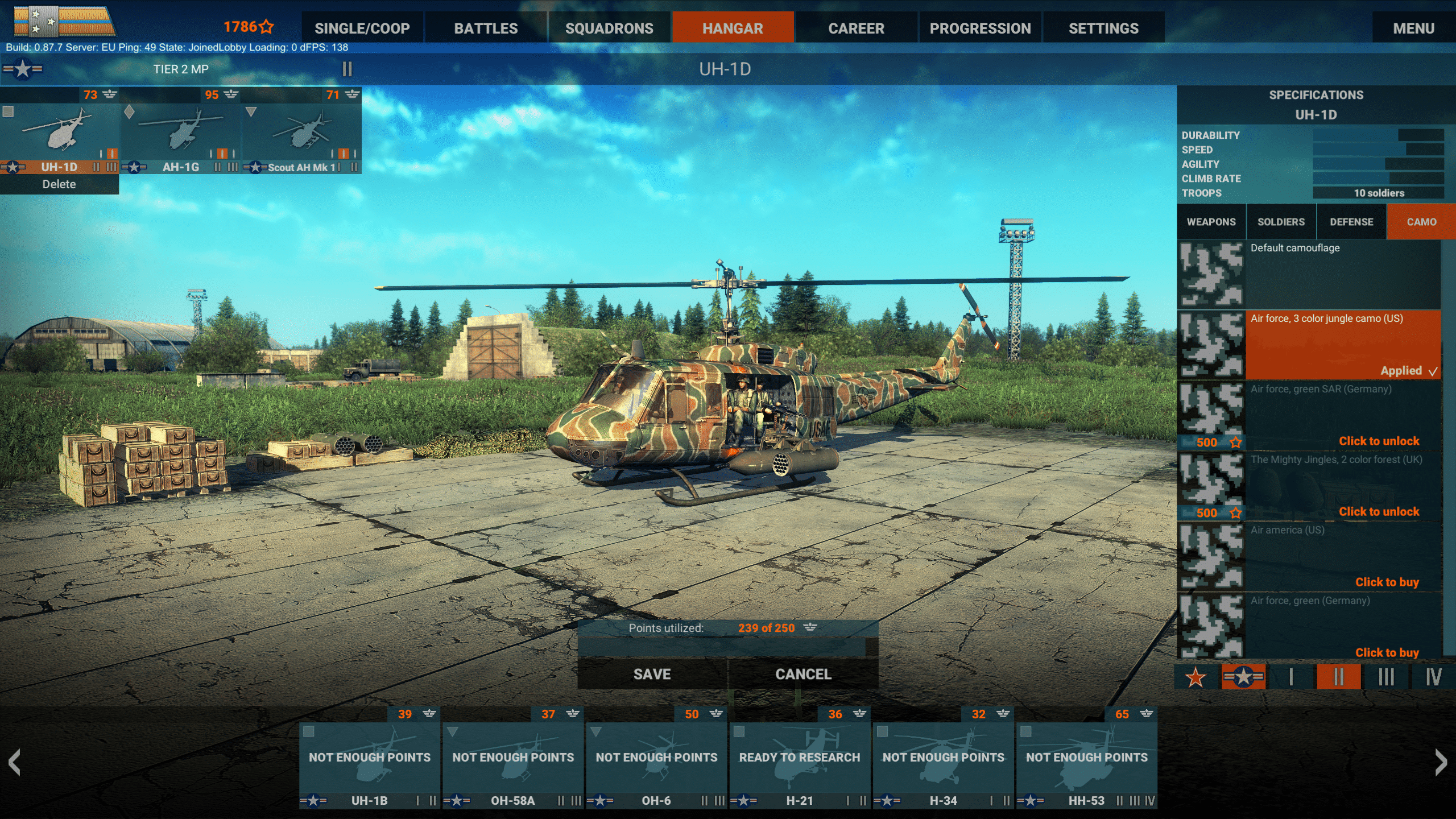Open the Soldiers tab
The width and height of the screenshot is (1456, 819).
coord(1281,222)
